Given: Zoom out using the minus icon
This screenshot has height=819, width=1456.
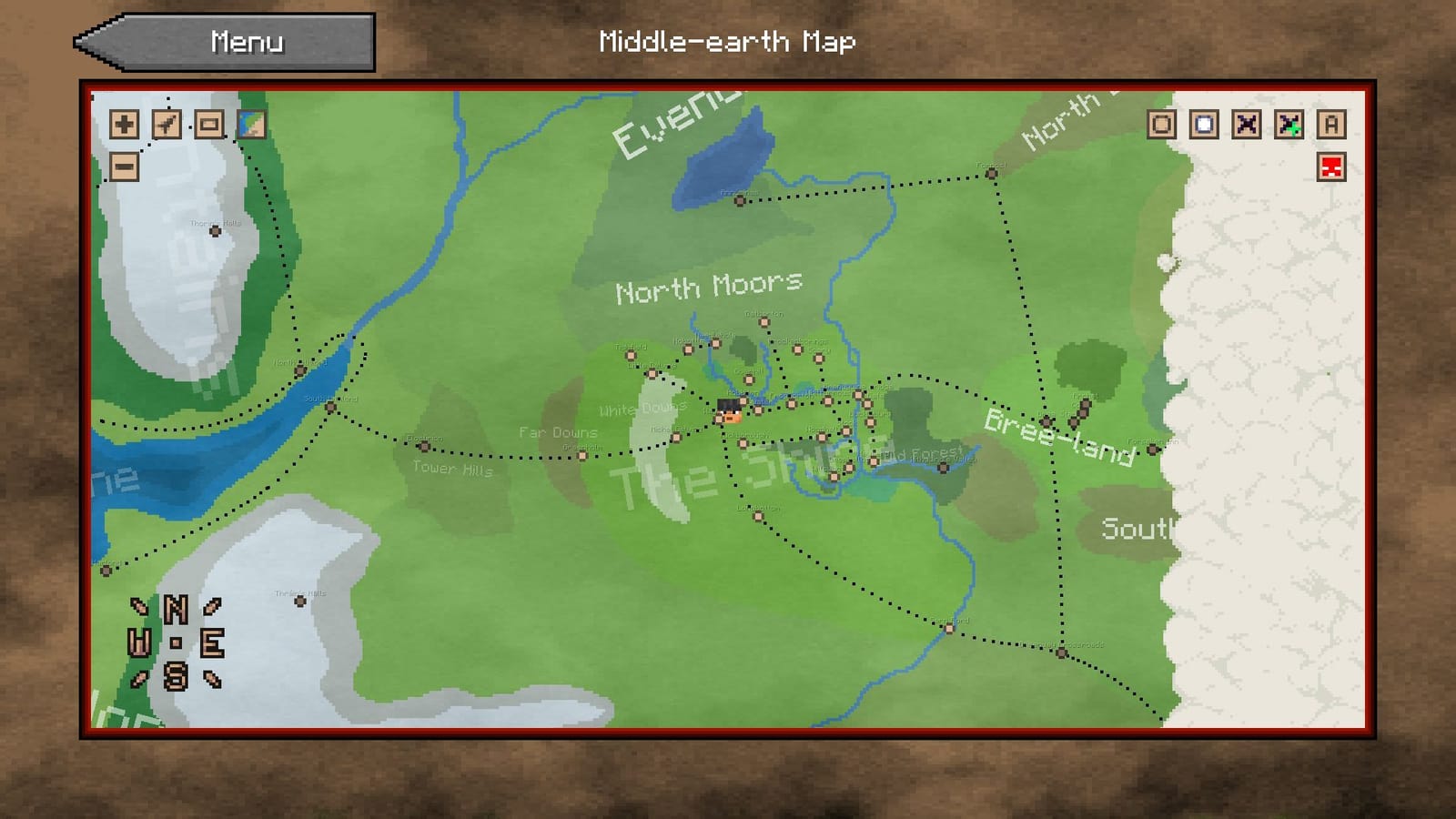Looking at the screenshot, I should click(123, 167).
